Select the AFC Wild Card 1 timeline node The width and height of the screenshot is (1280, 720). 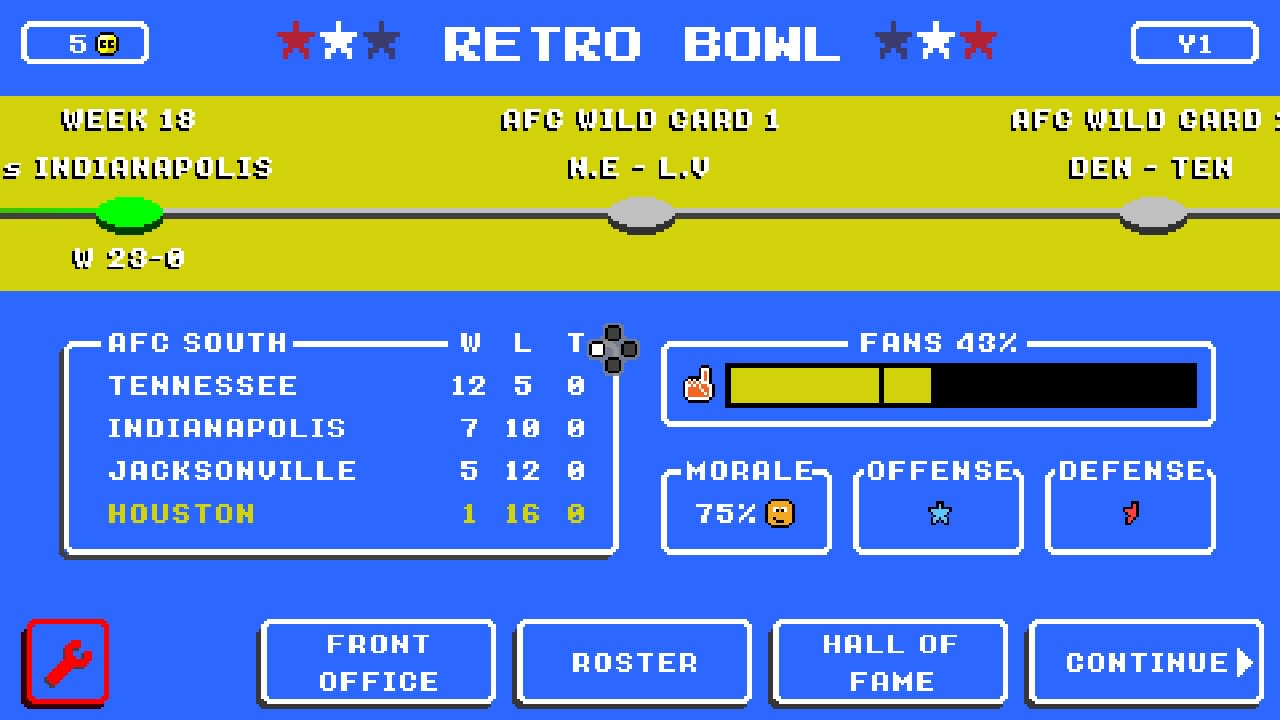click(640, 213)
